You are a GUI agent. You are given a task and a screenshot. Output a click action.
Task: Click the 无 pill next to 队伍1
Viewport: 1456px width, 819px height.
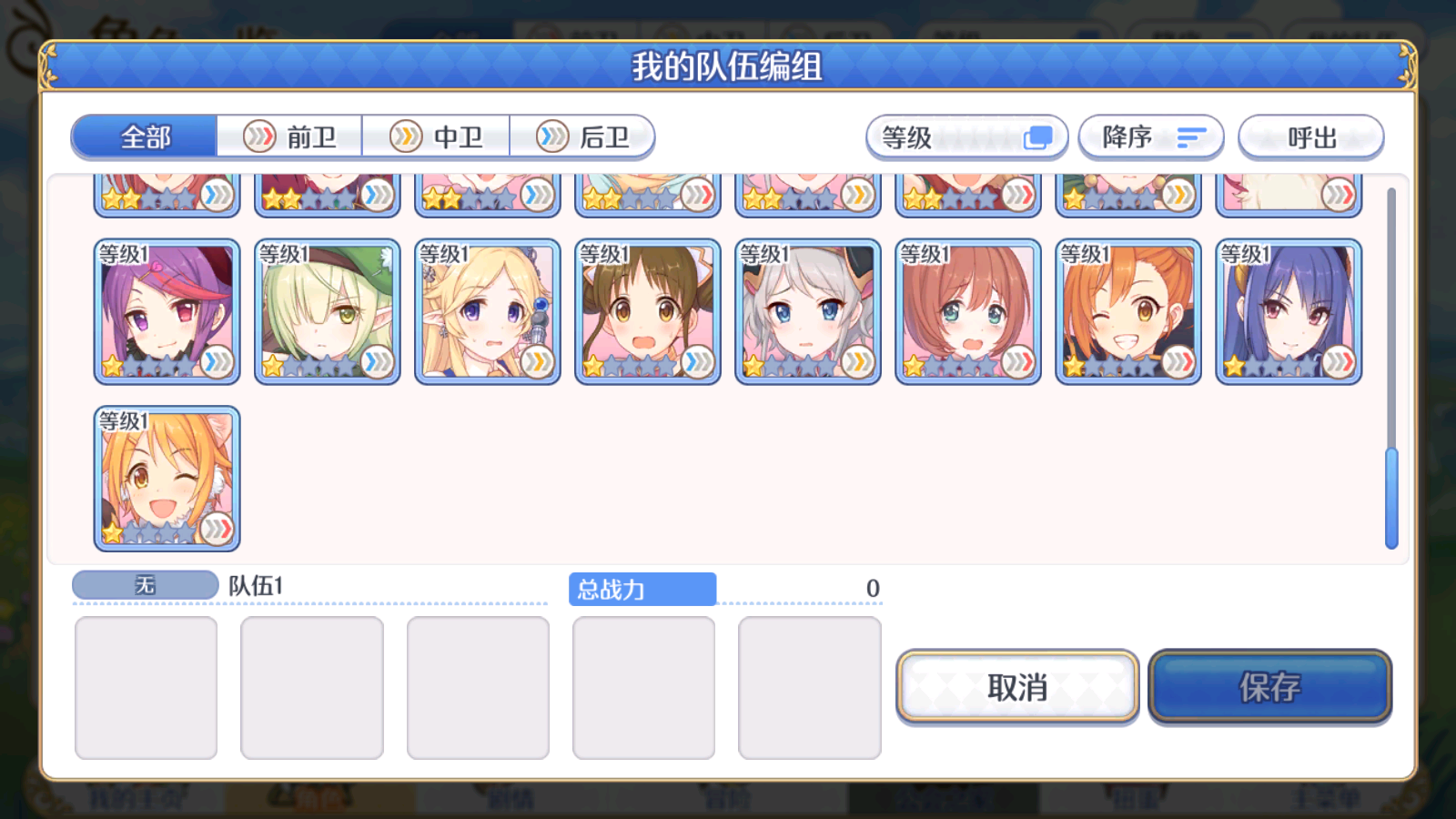click(x=144, y=585)
